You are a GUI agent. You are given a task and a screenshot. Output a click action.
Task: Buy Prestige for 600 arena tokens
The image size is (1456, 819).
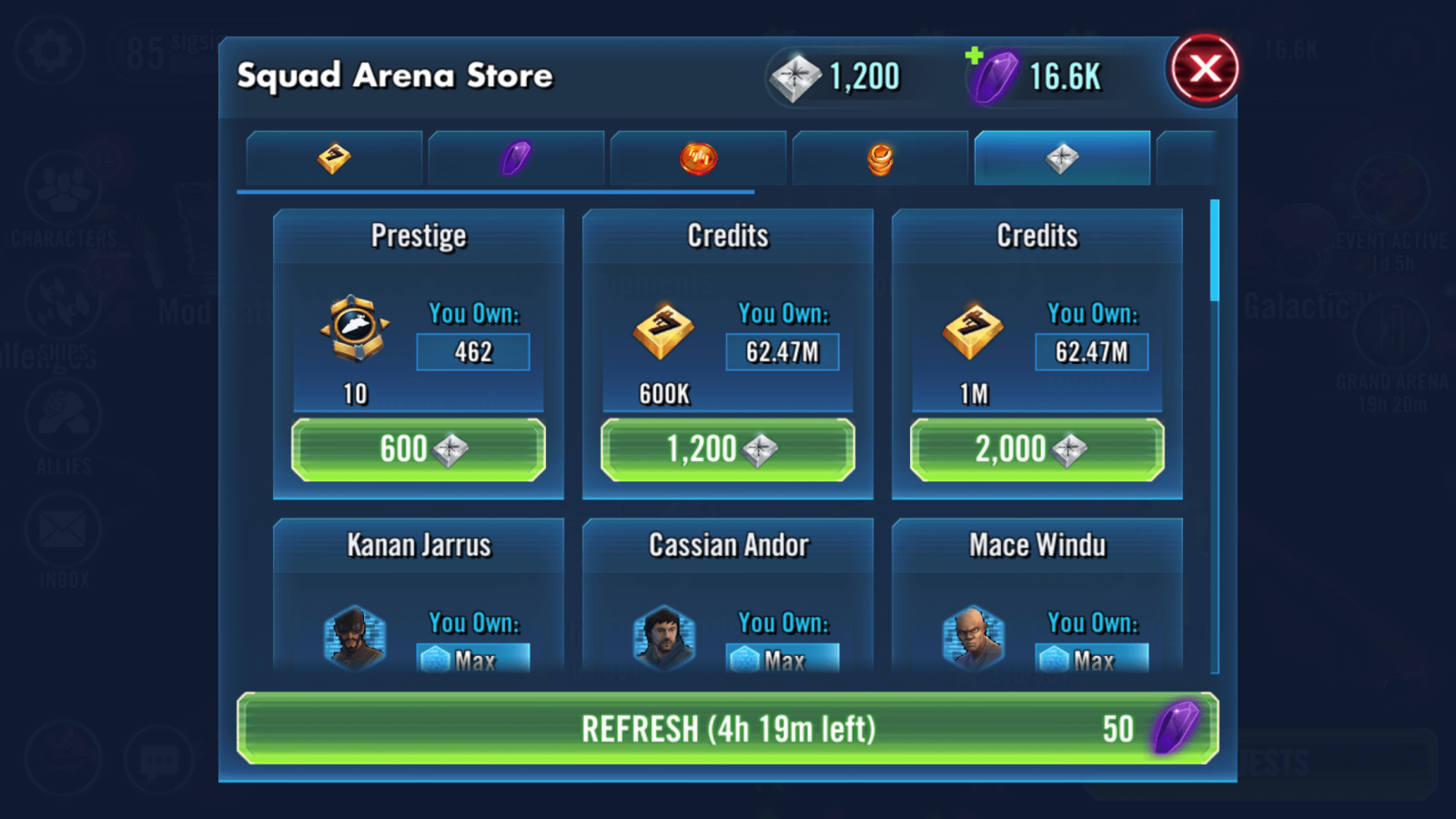pyautogui.click(x=419, y=450)
